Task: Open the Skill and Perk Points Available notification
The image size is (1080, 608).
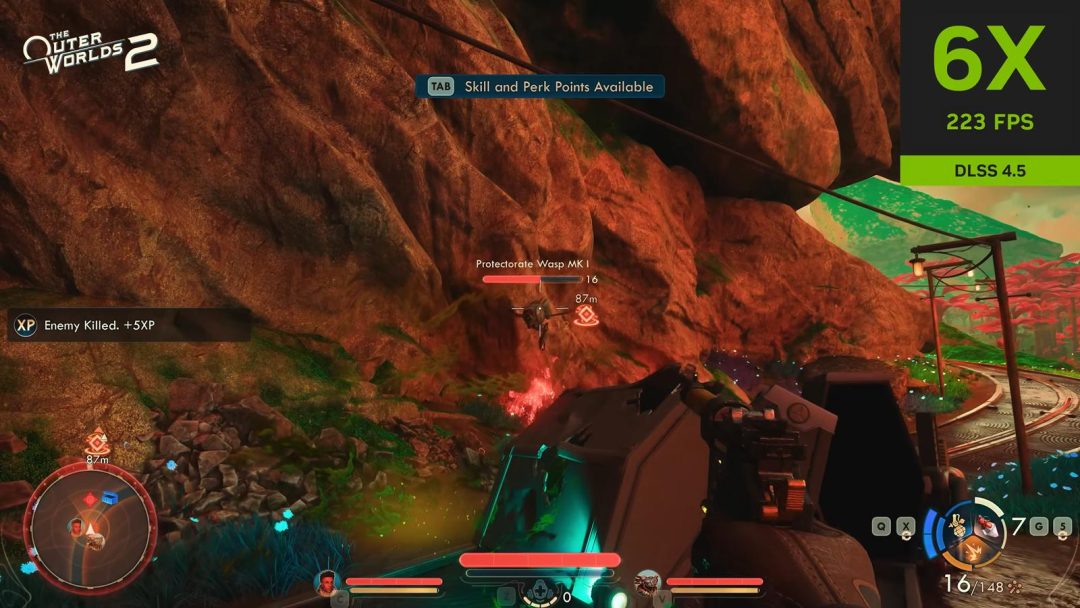Action: pos(540,87)
